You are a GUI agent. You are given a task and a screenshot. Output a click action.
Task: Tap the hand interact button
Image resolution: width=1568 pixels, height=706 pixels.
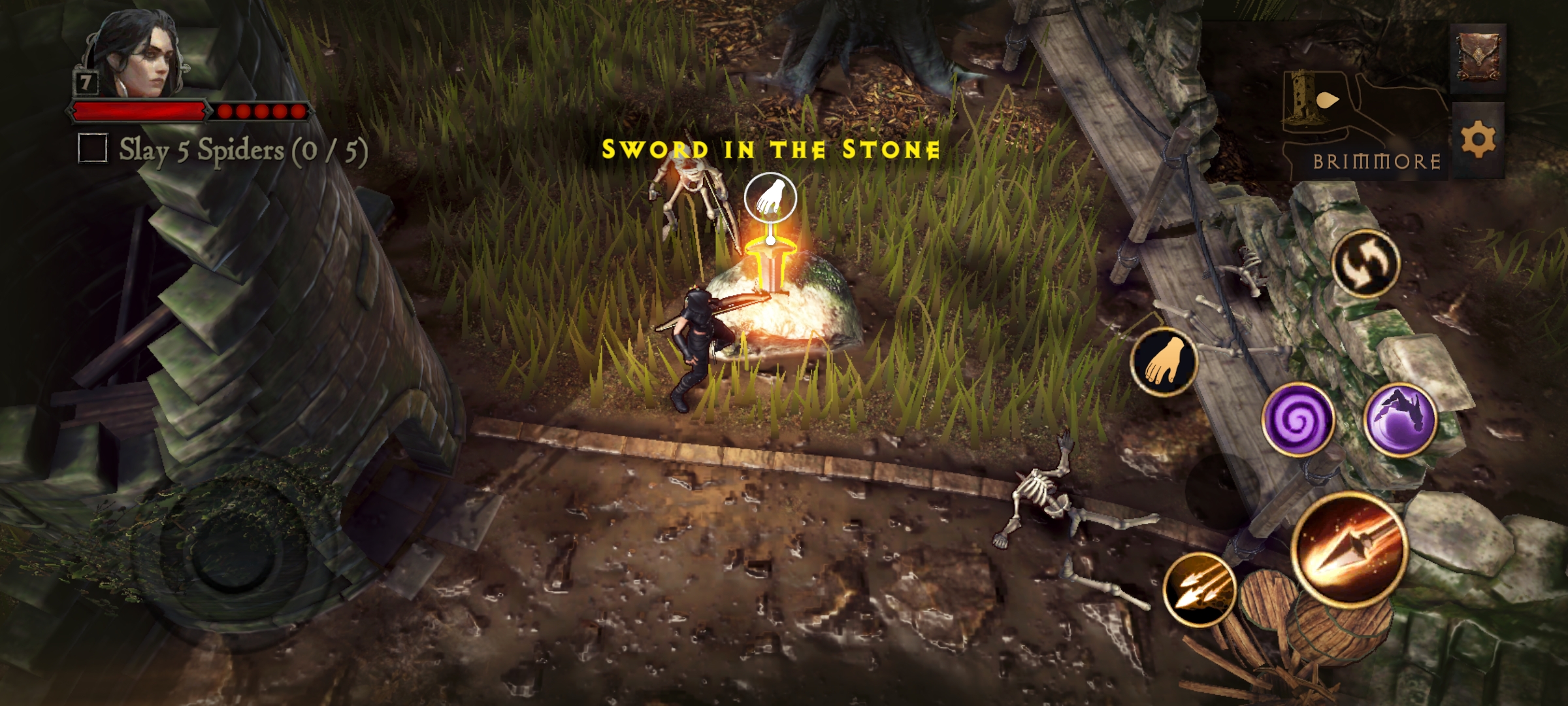coord(1164,361)
